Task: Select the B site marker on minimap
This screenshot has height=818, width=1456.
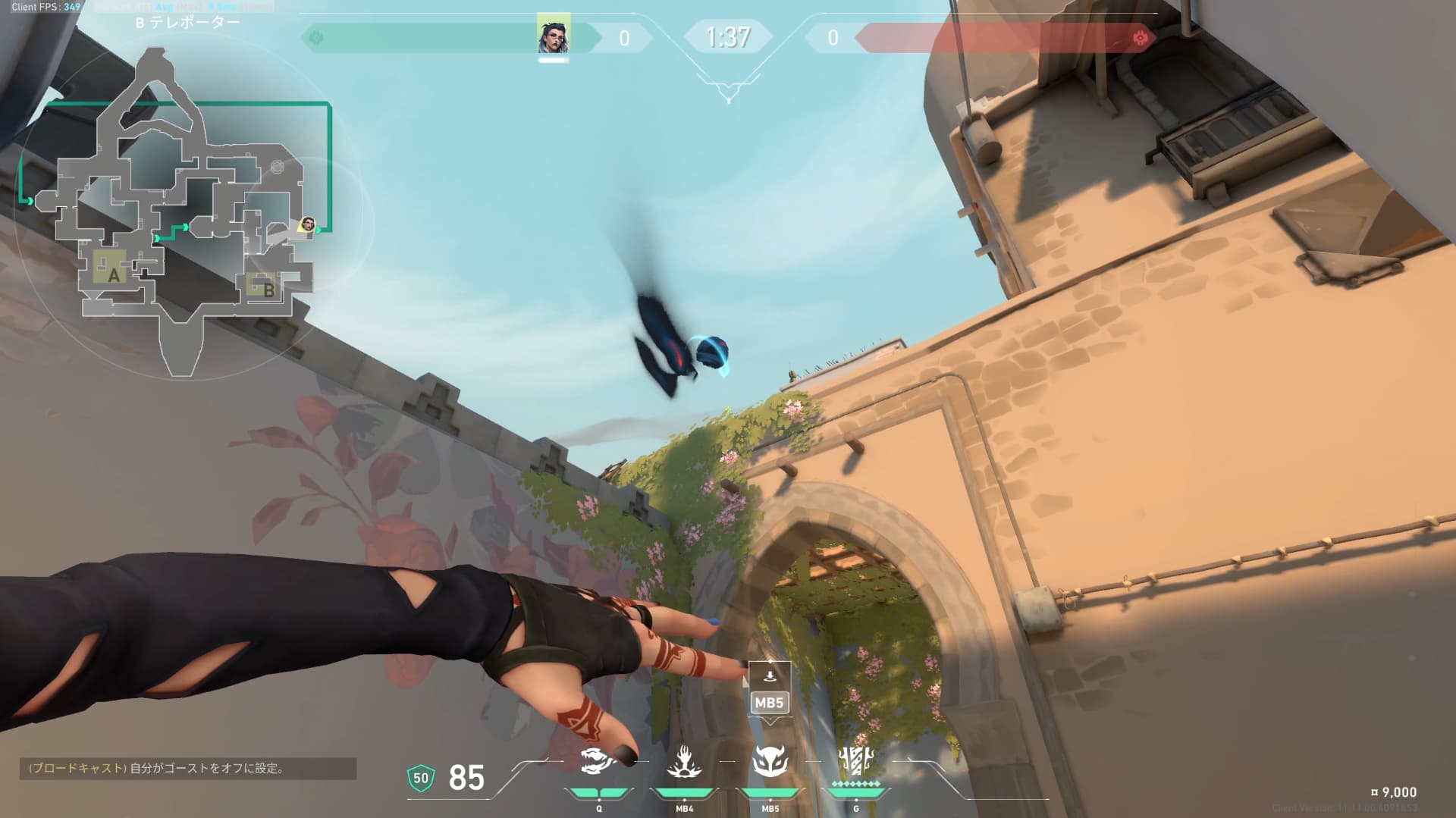Action: pyautogui.click(x=268, y=289)
